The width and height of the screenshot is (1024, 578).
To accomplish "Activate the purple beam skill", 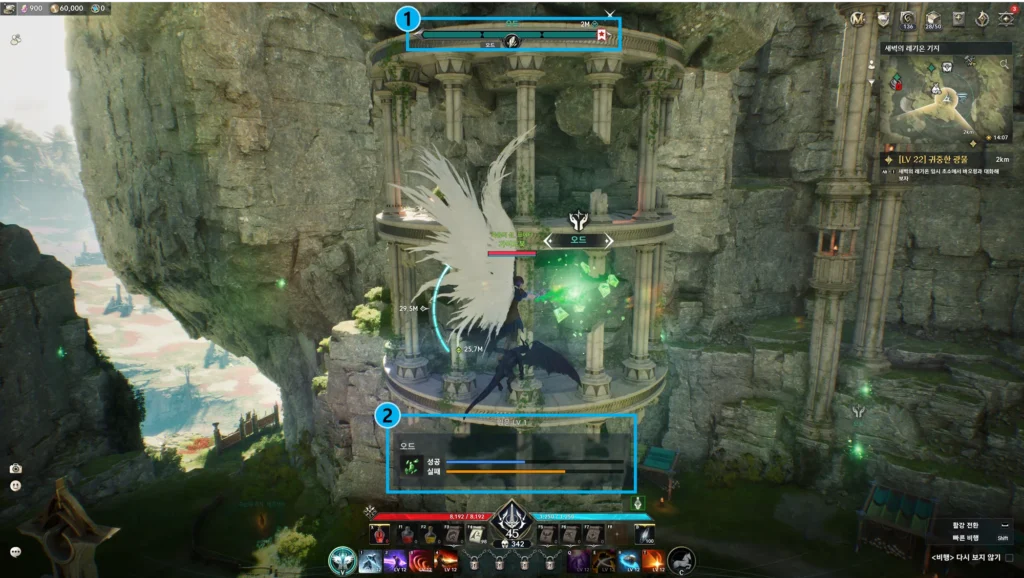I will [395, 561].
